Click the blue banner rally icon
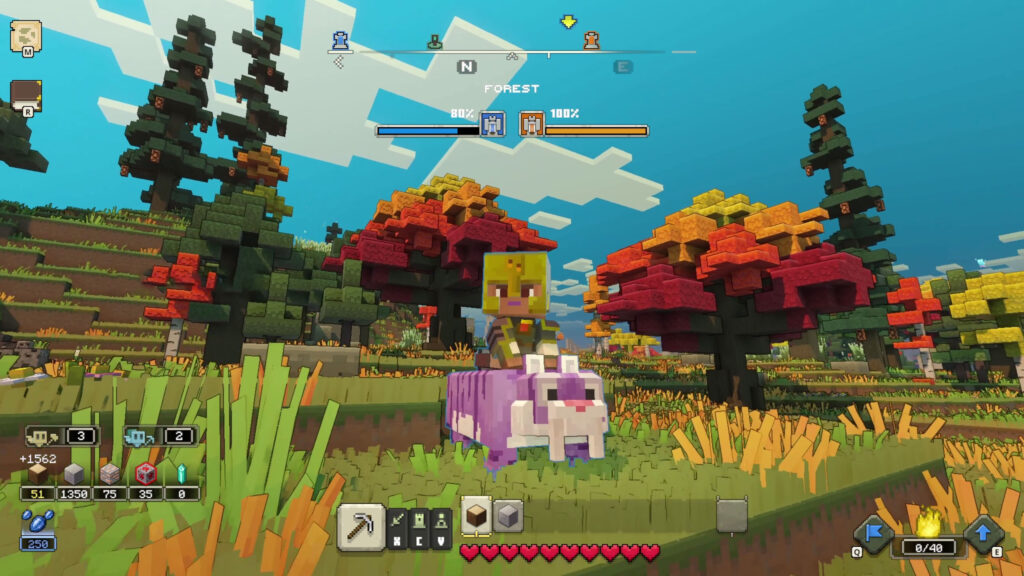The width and height of the screenshot is (1024, 576). point(872,534)
